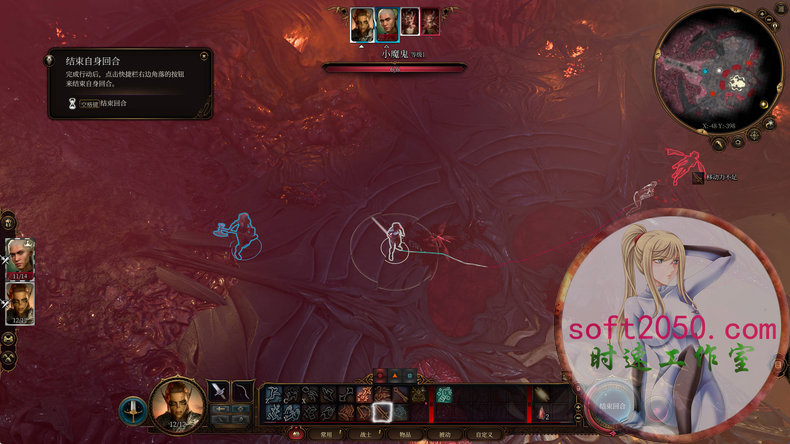Image resolution: width=790 pixels, height=444 pixels.
Task: Select the melee weapon sword slot
Action: click(x=219, y=390)
